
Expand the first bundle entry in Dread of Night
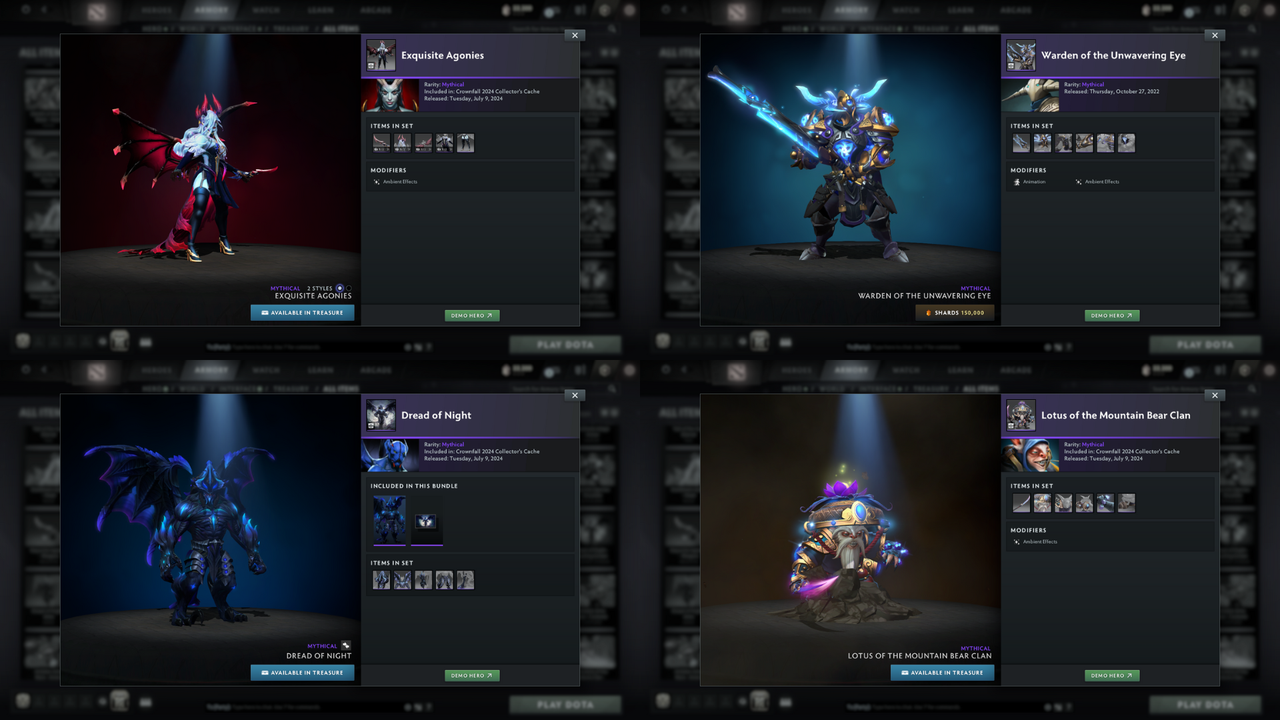(390, 519)
